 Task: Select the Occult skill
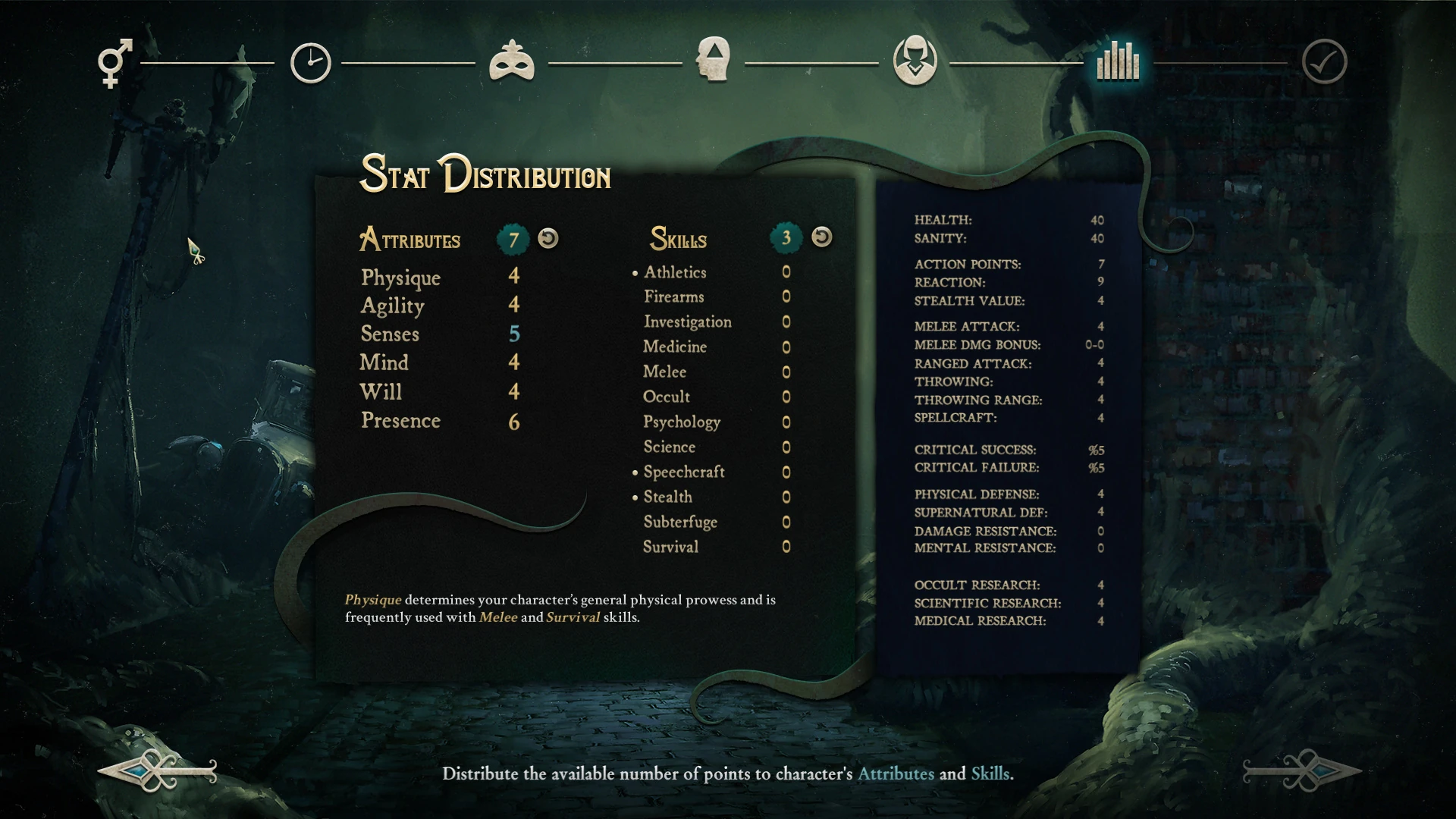click(666, 397)
